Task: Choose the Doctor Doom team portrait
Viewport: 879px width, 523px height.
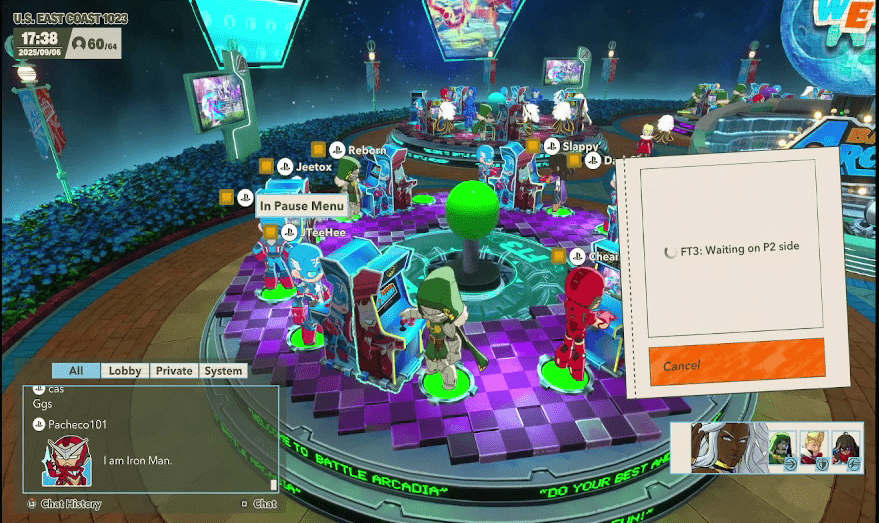Action: pos(782,448)
